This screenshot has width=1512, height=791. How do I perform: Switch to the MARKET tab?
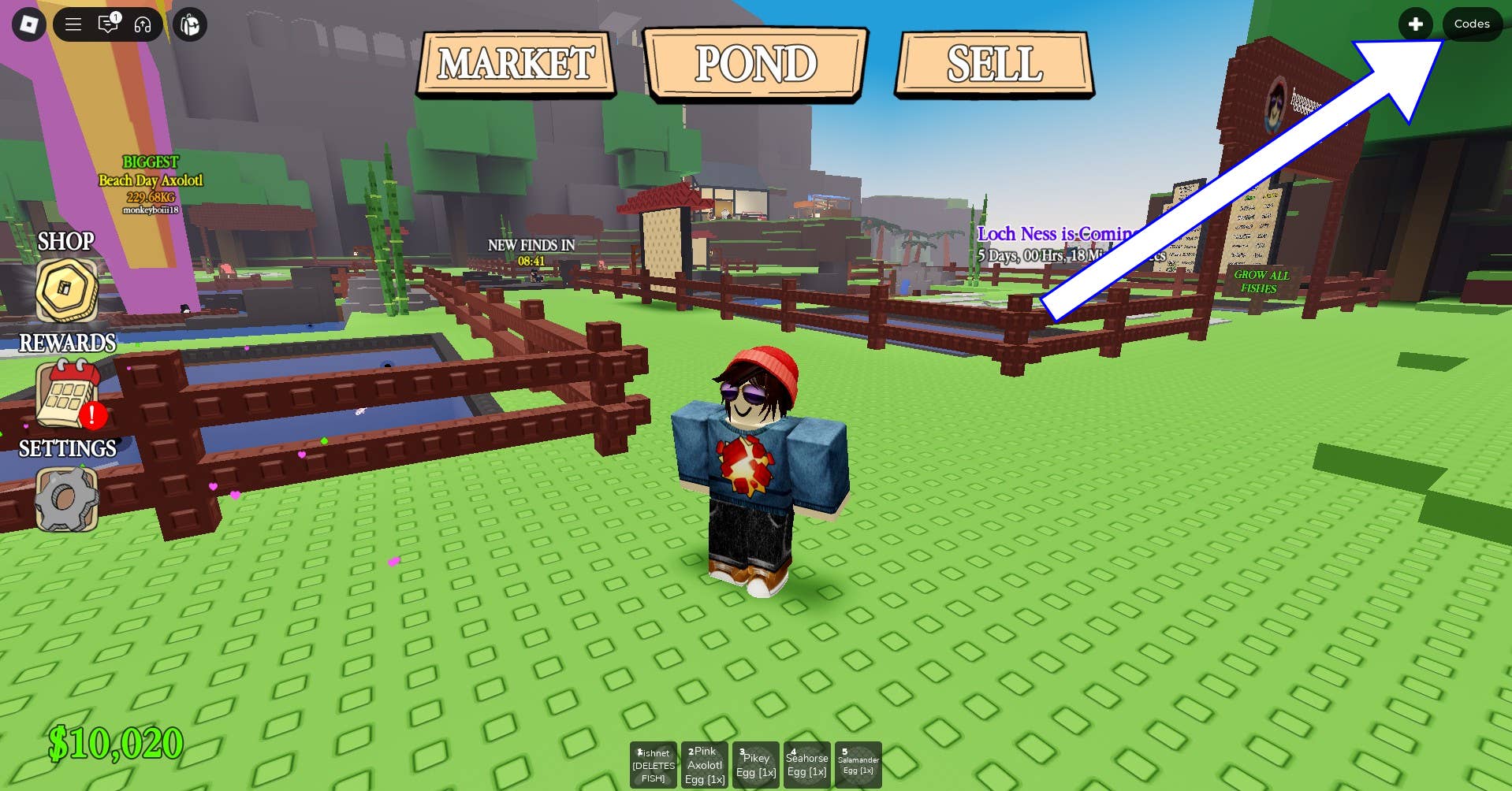click(x=516, y=64)
